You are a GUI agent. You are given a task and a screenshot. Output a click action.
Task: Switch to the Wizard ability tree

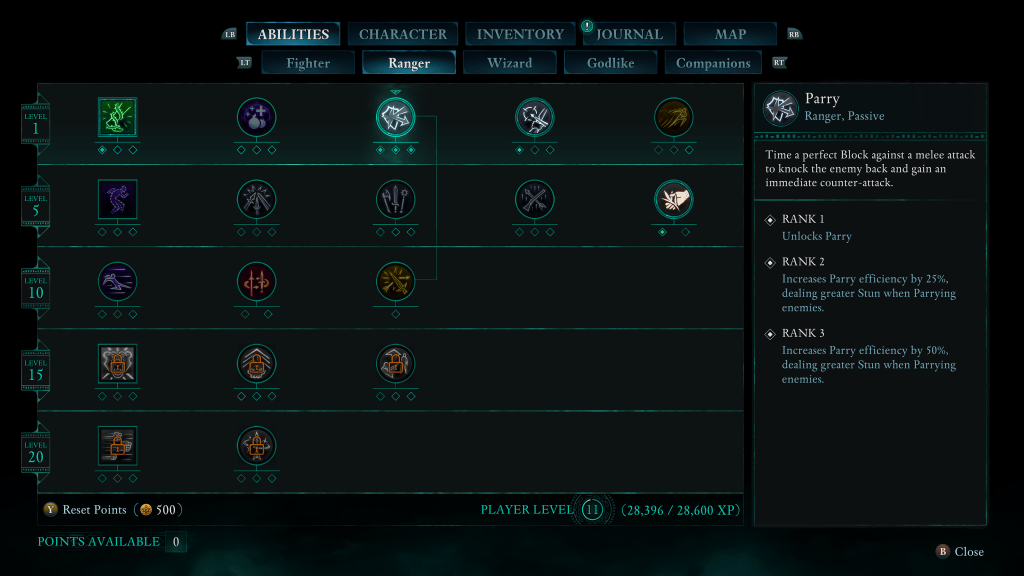click(x=509, y=63)
